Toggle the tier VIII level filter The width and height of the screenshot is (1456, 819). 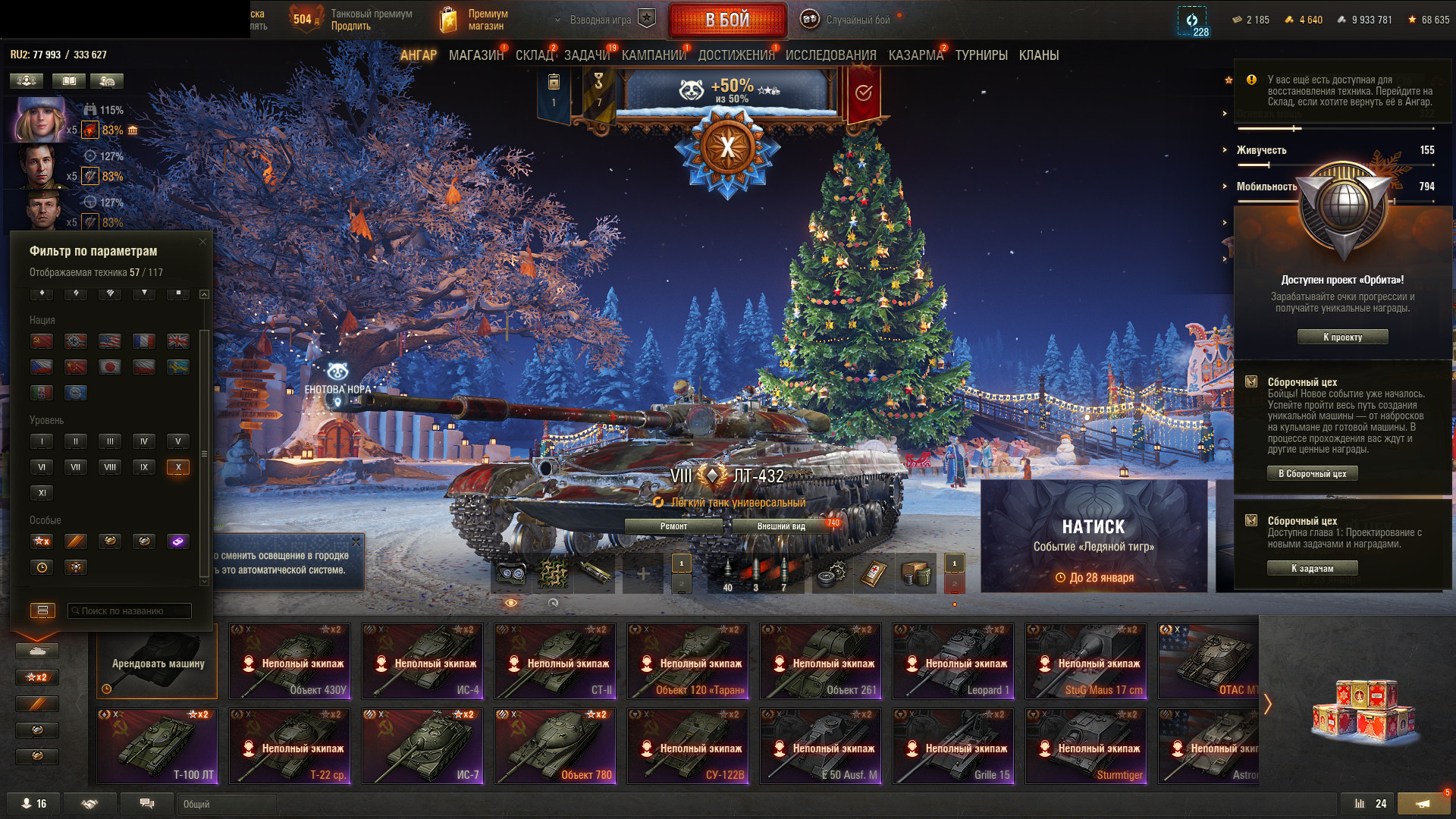110,467
